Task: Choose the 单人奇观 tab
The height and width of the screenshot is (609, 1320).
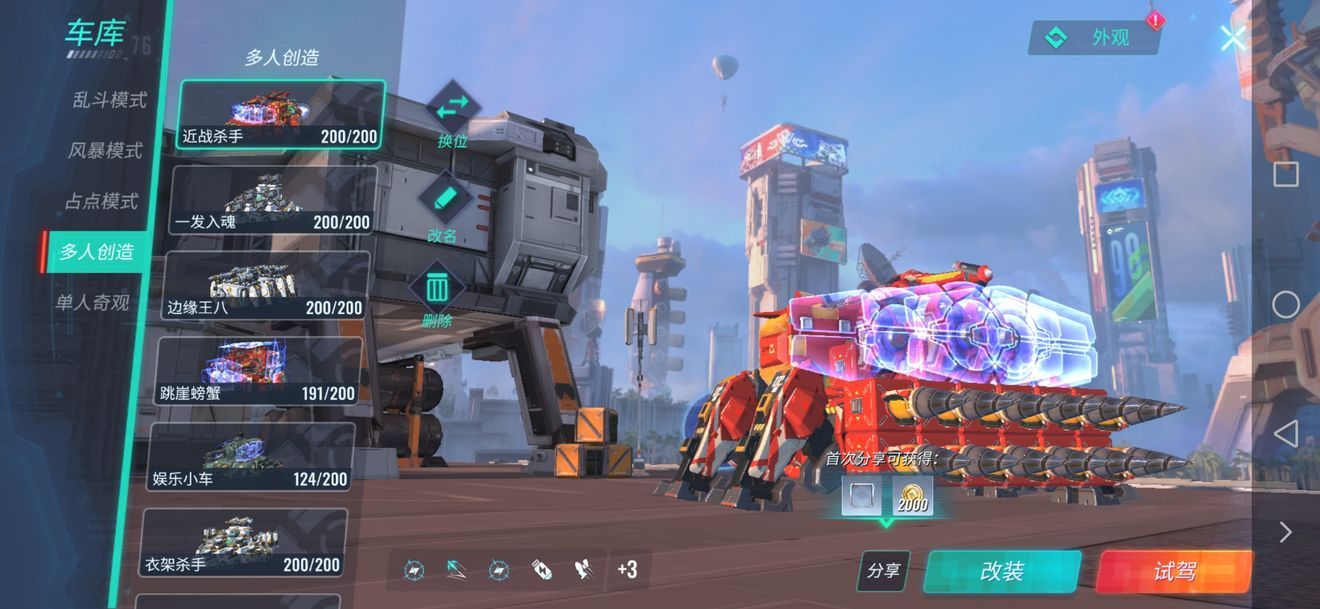Action: click(x=92, y=302)
